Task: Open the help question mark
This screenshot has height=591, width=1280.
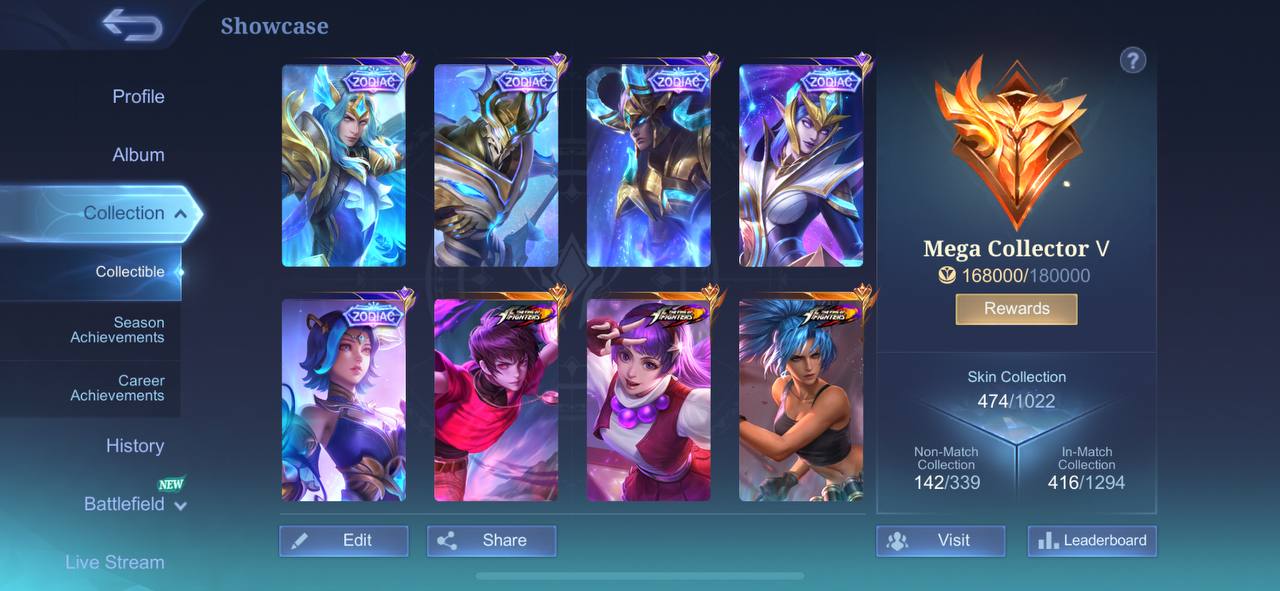Action: (x=1132, y=60)
